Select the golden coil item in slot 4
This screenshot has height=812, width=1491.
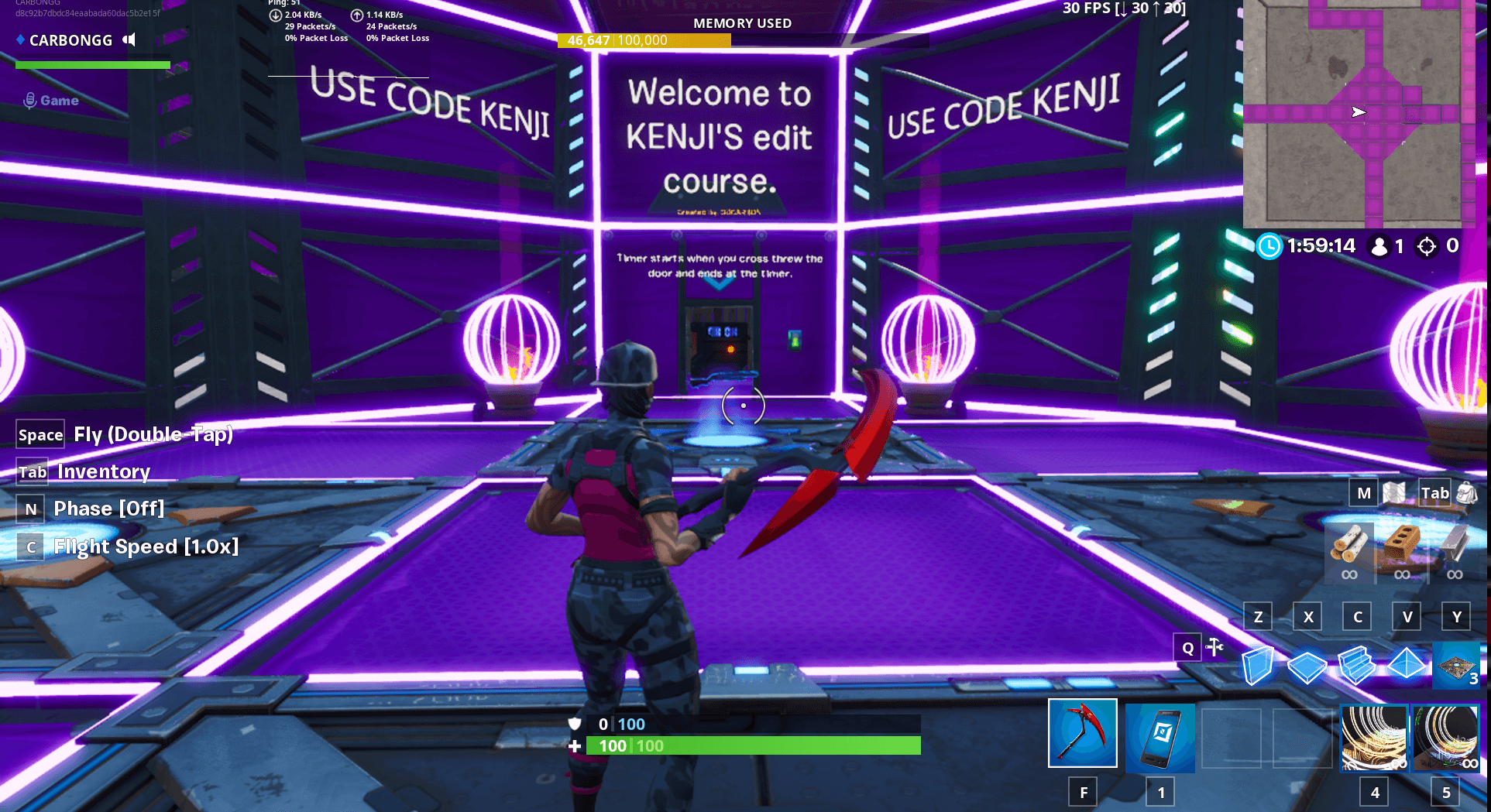click(x=1374, y=736)
